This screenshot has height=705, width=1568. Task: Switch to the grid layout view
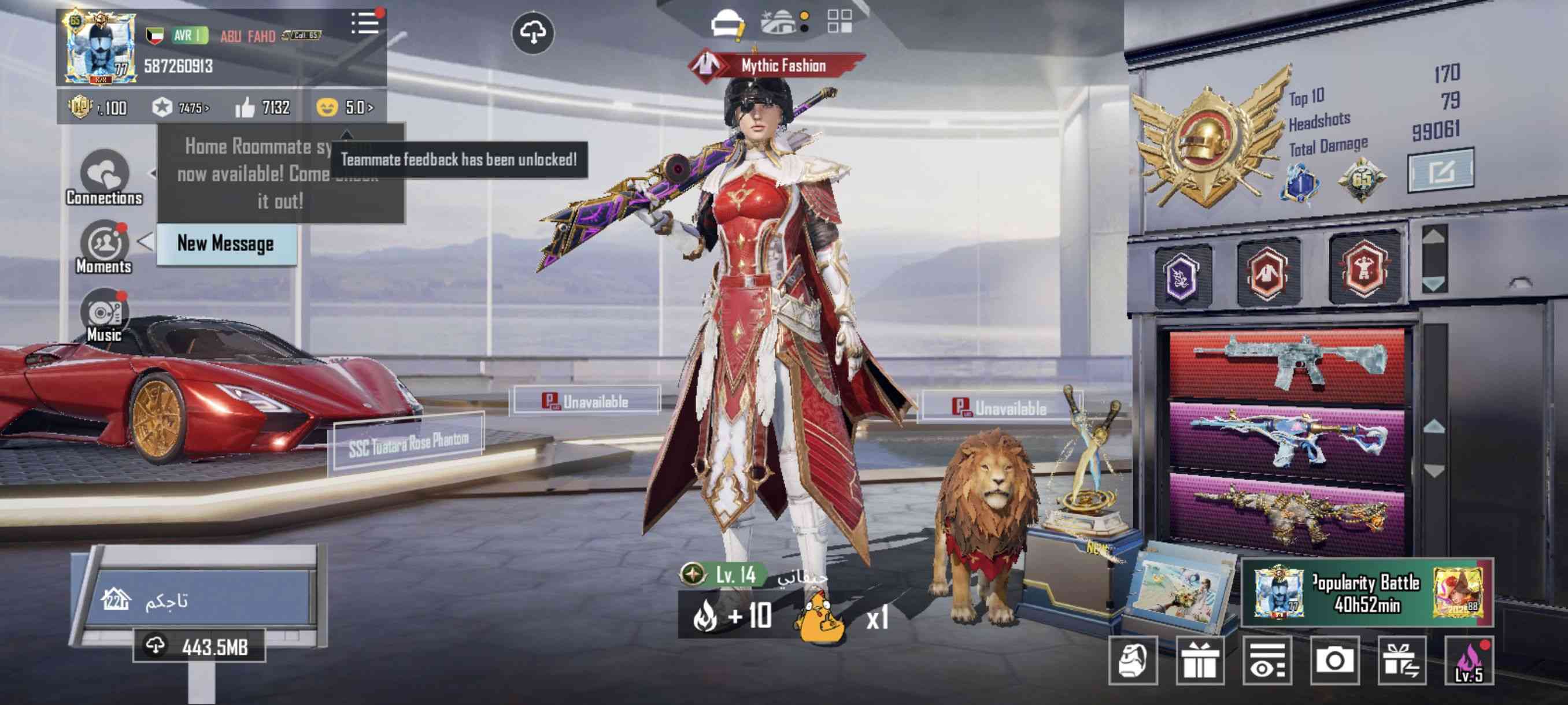coord(840,22)
